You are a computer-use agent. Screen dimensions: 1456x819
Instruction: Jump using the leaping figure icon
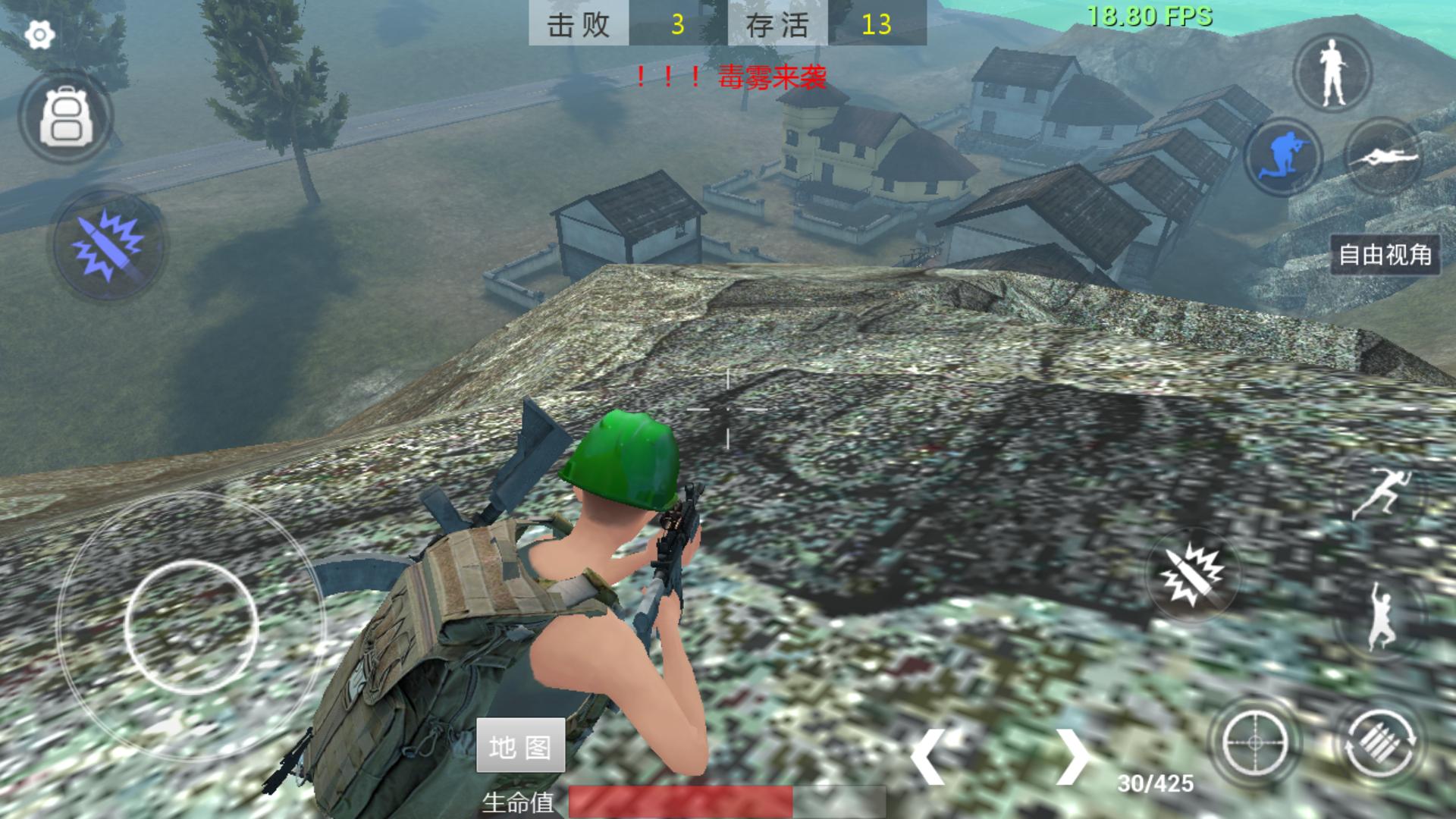(x=1379, y=618)
